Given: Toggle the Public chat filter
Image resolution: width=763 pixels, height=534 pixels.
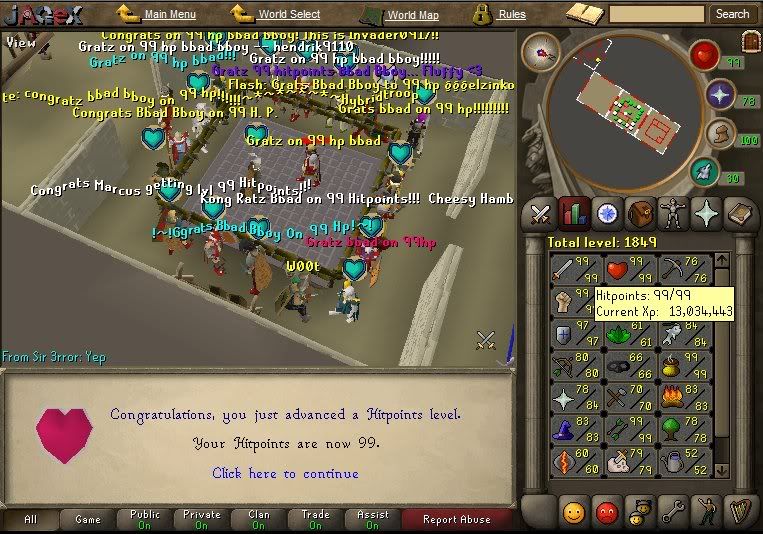Looking at the screenshot, I should click(x=145, y=519).
